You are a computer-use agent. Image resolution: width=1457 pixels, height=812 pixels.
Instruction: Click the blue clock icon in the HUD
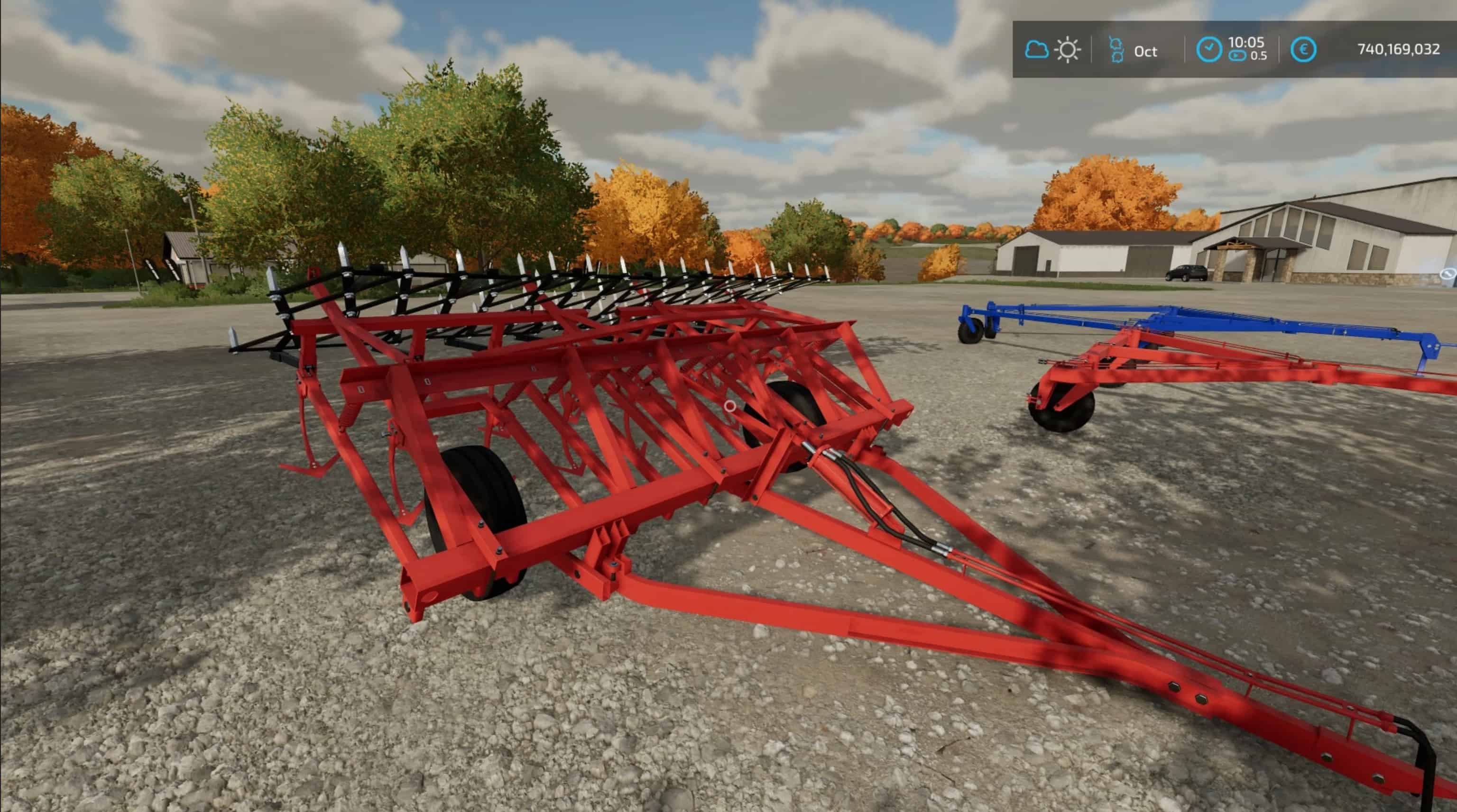point(1209,50)
